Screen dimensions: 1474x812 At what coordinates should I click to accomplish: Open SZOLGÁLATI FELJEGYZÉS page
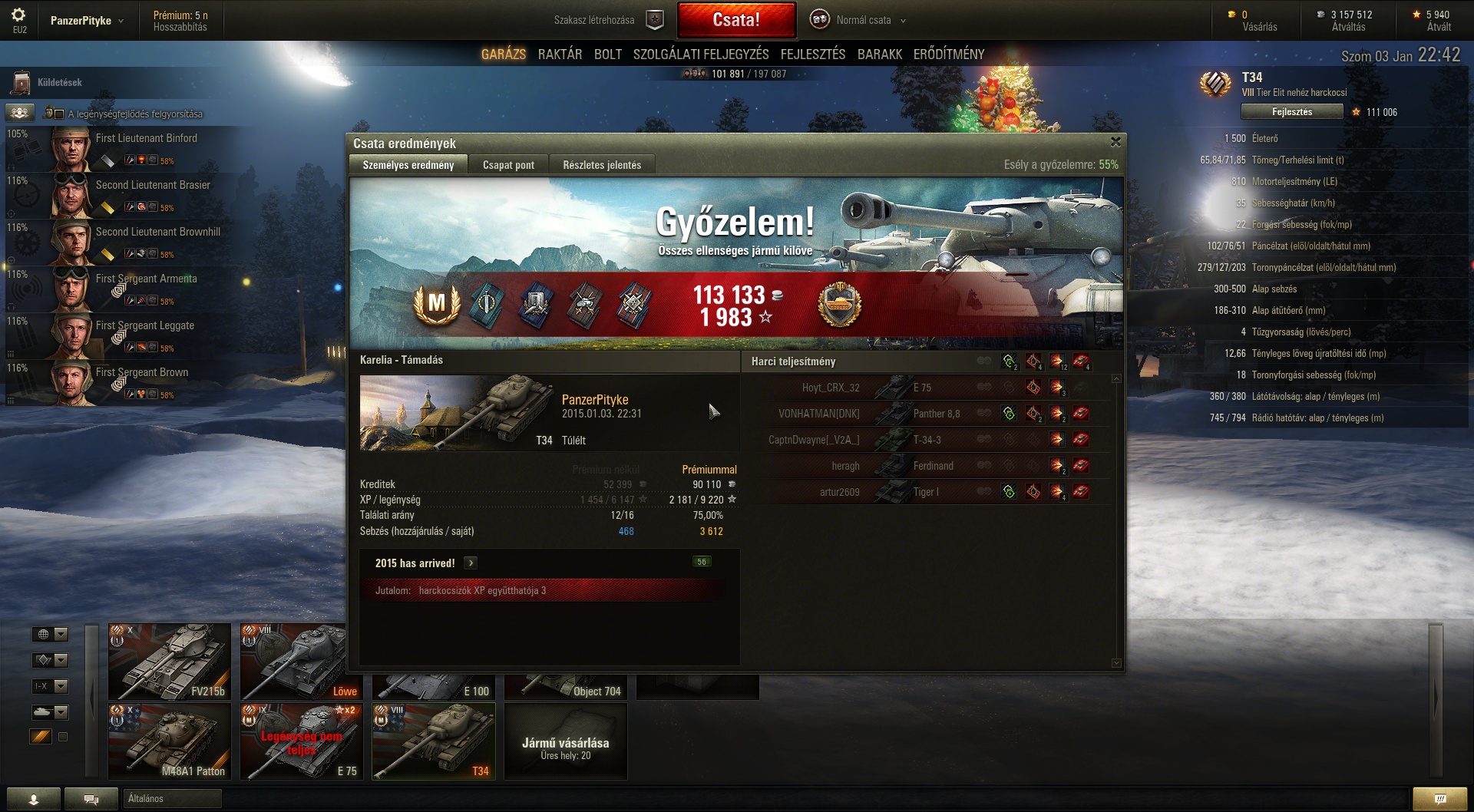coord(700,54)
